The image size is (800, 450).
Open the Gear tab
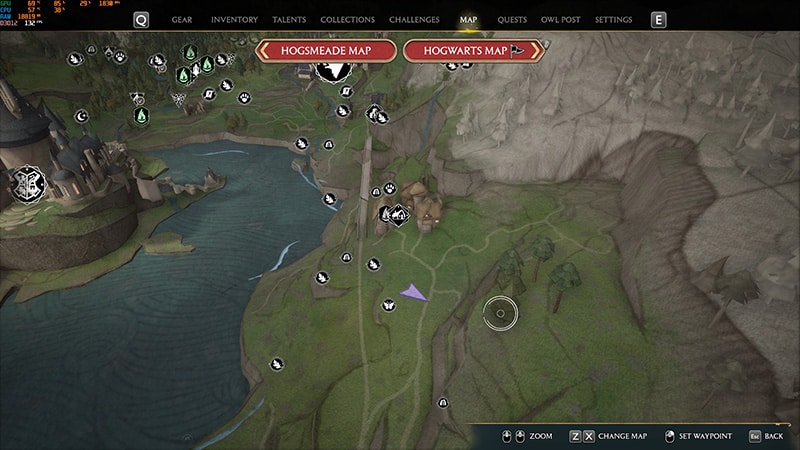(182, 20)
